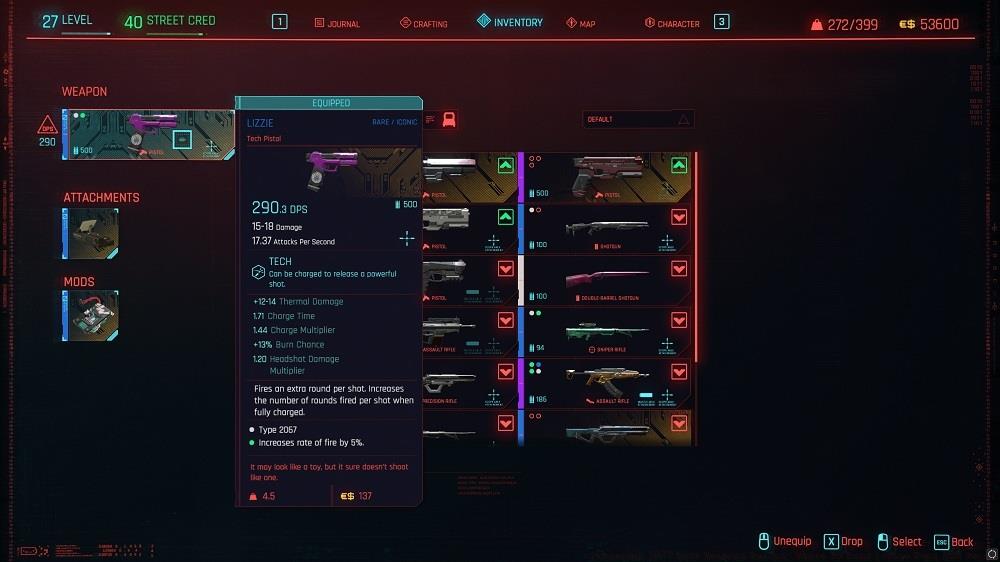
Task: Select the gold assault rifle
Action: [x=608, y=384]
